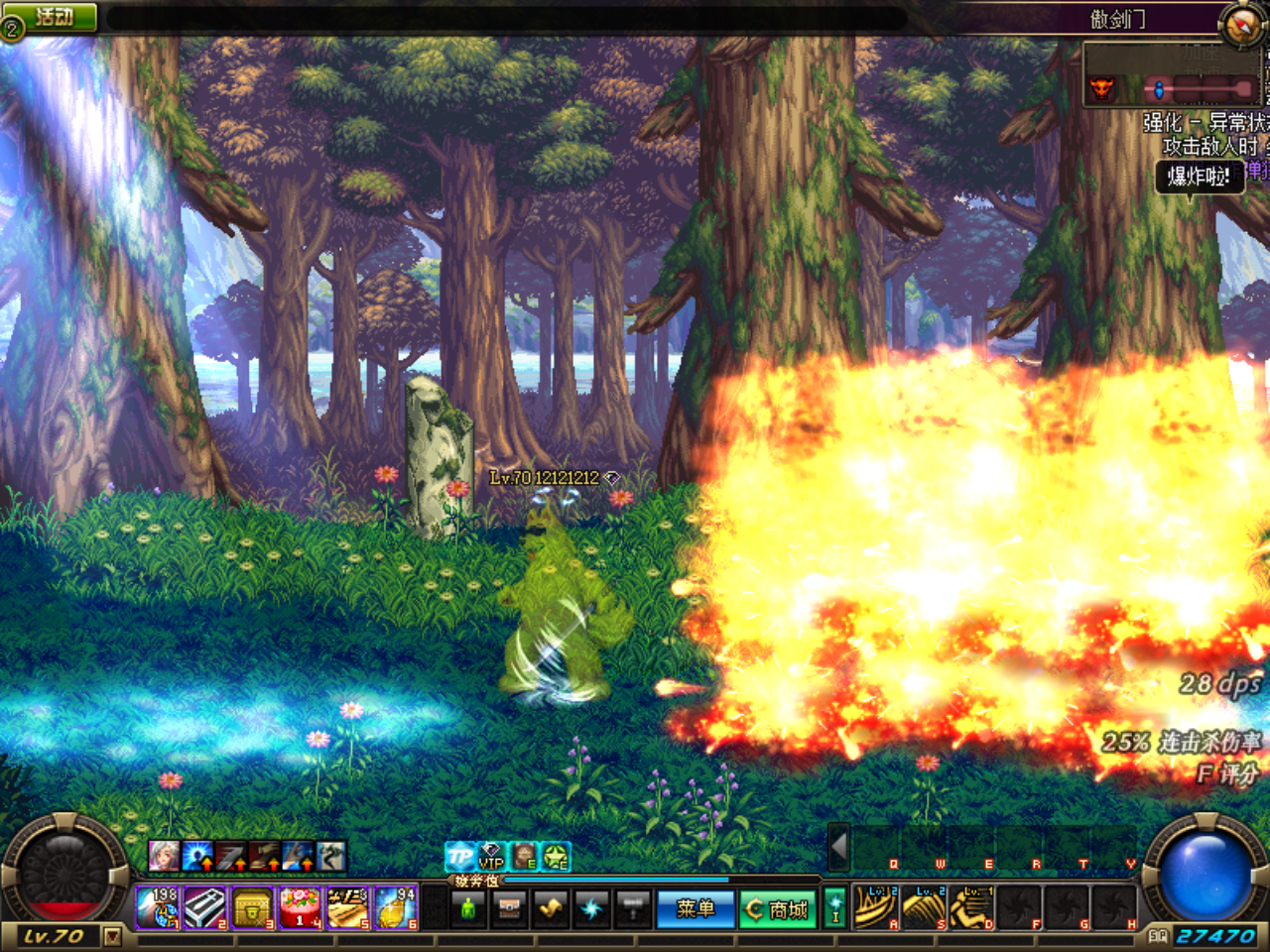Use the flower cake in slot 4
This screenshot has width=1270, height=952.
click(x=300, y=907)
